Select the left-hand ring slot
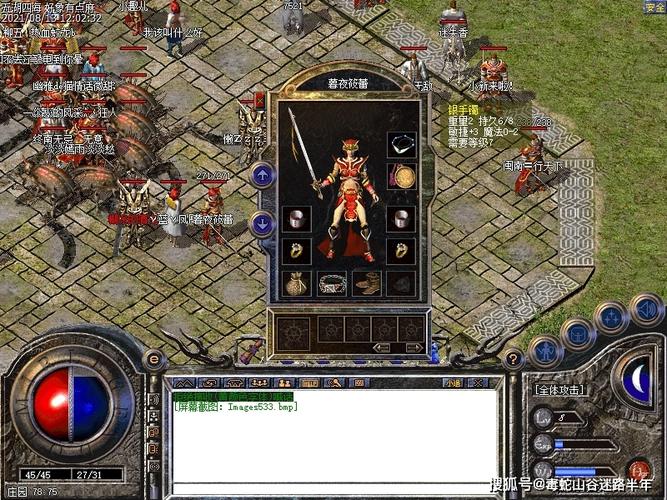 (x=295, y=250)
